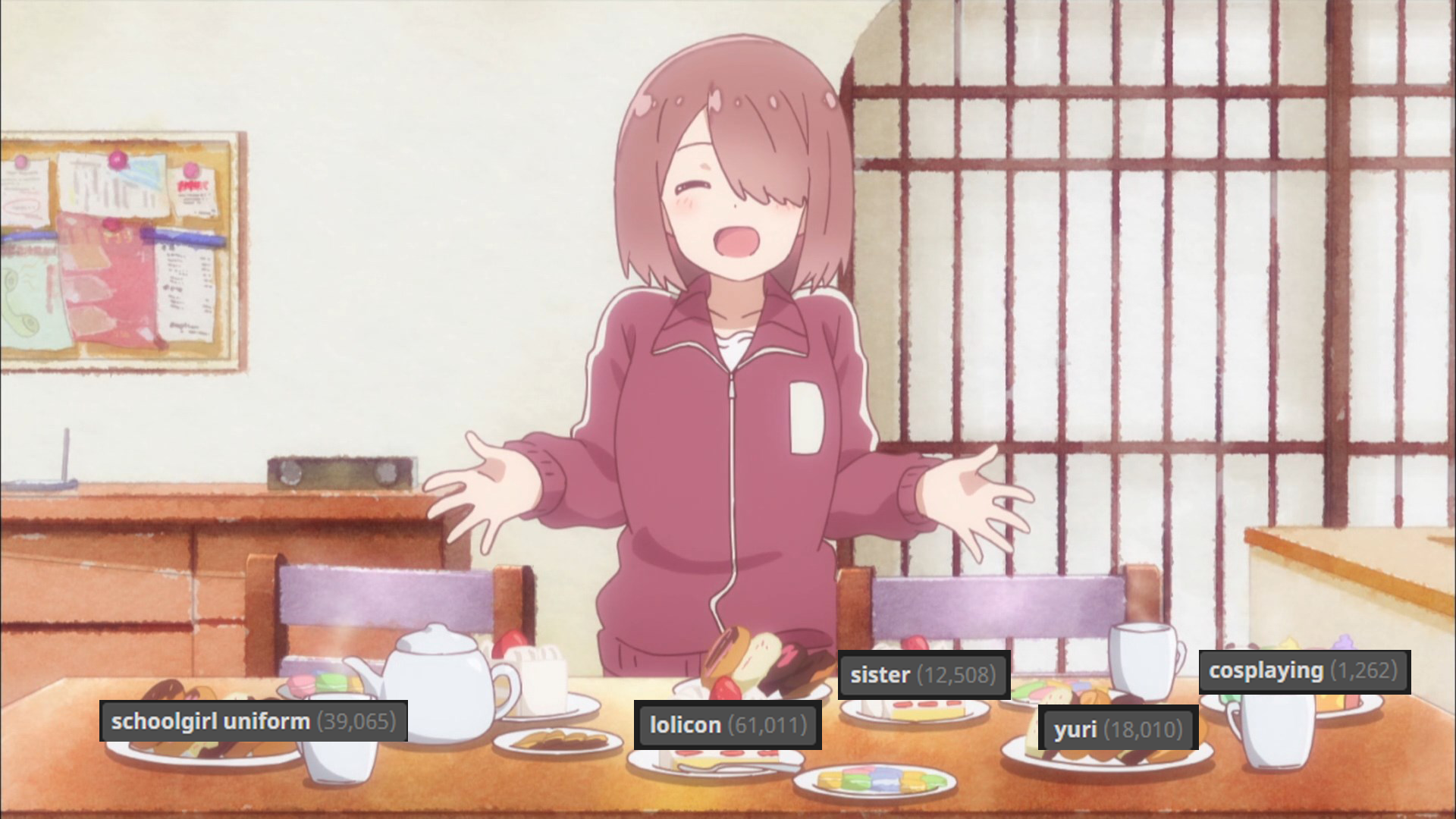Select the schoolgirl uniform tag
Viewport: 1456px width, 819px height.
coord(253,721)
